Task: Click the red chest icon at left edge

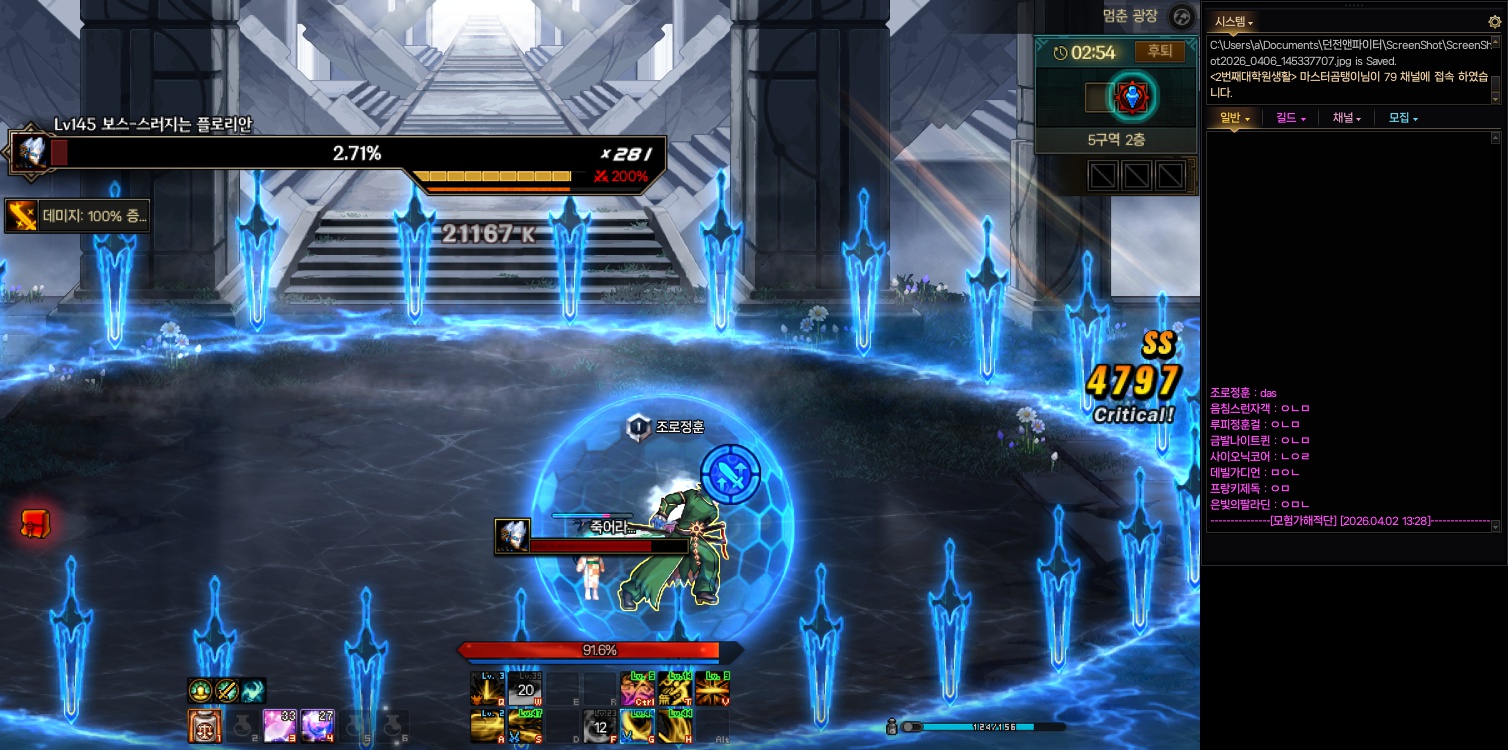Action: click(x=35, y=524)
